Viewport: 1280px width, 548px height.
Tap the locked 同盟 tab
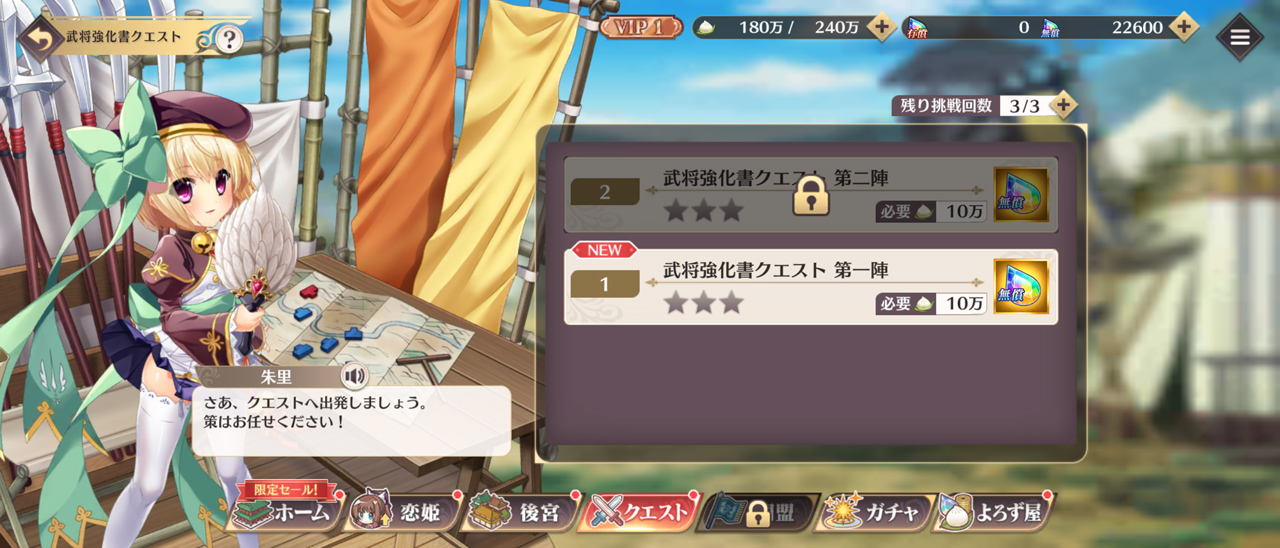coord(758,513)
